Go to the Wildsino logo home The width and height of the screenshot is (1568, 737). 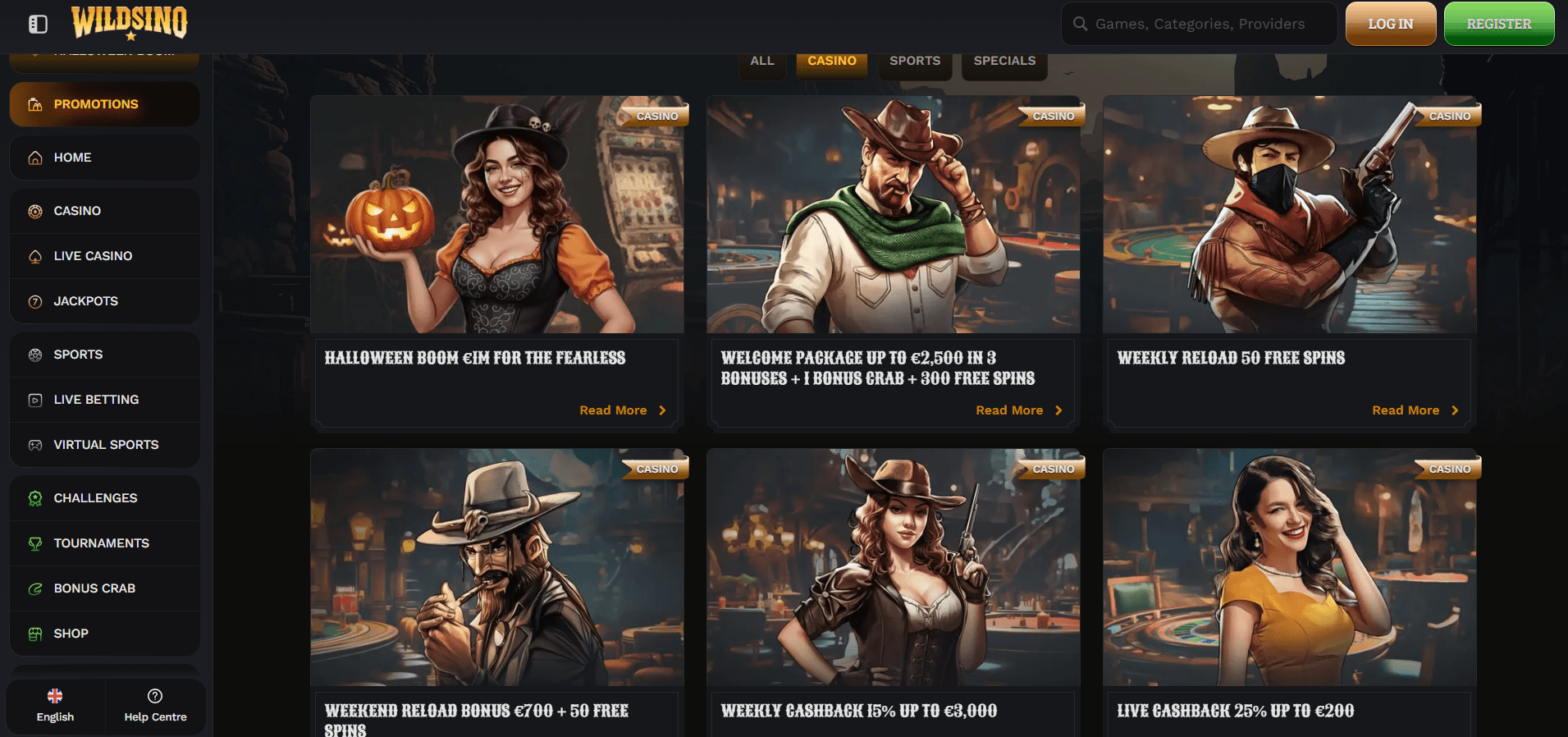click(130, 22)
